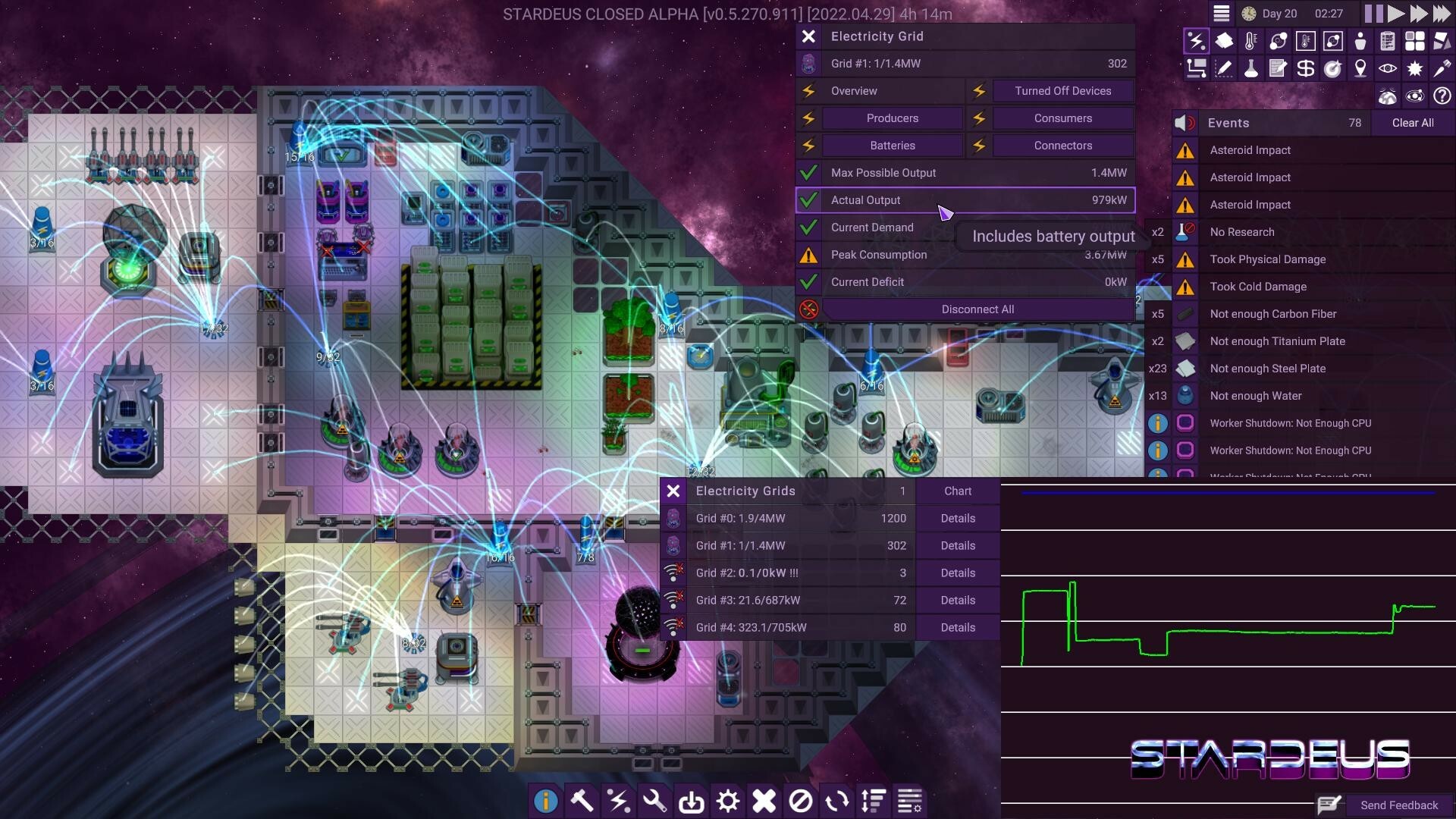The width and height of the screenshot is (1456, 819).
Task: Select the temperature overlay thermometer icon
Action: (1251, 40)
